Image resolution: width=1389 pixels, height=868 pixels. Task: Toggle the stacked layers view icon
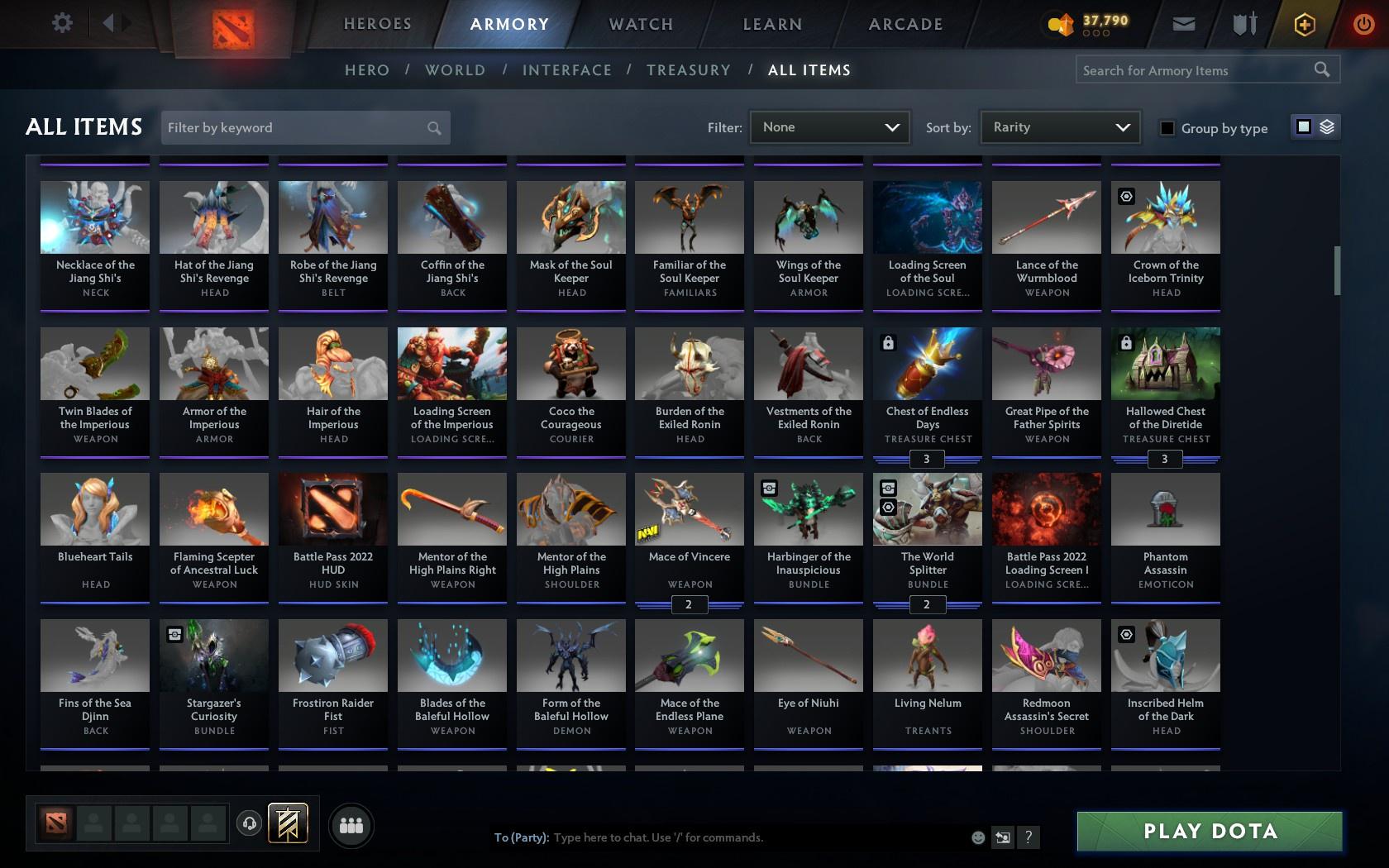1326,127
